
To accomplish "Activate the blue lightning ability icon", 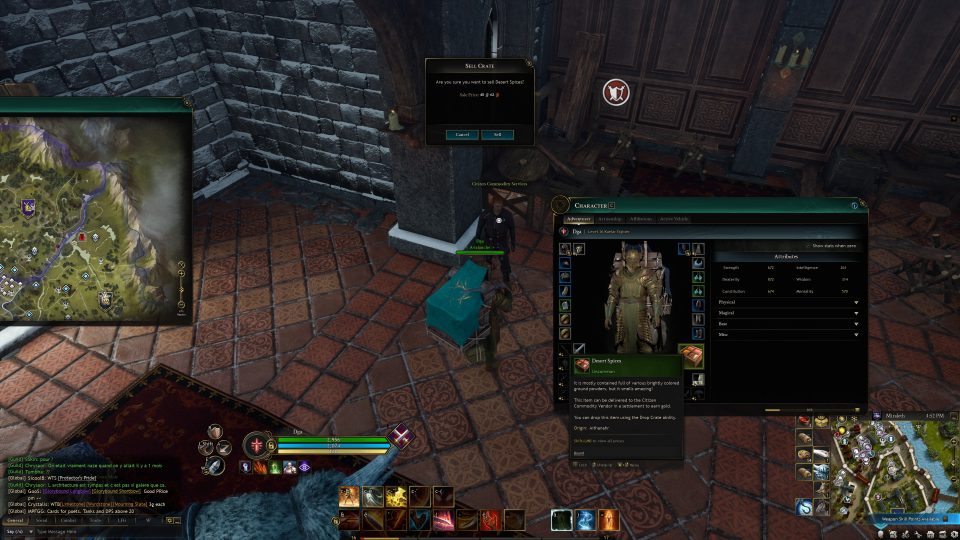I will 584,520.
